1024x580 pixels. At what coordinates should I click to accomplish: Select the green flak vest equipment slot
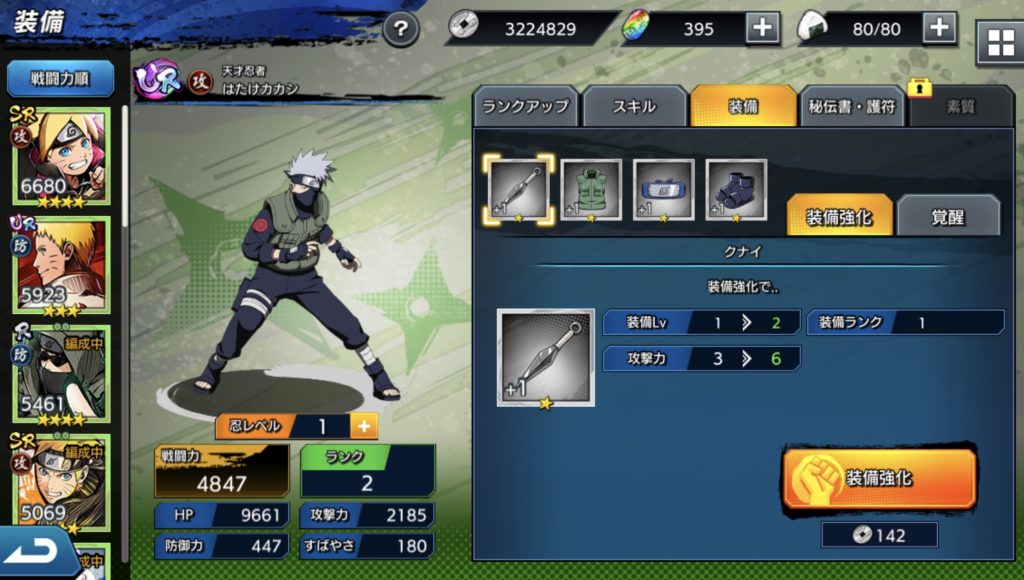pos(591,190)
